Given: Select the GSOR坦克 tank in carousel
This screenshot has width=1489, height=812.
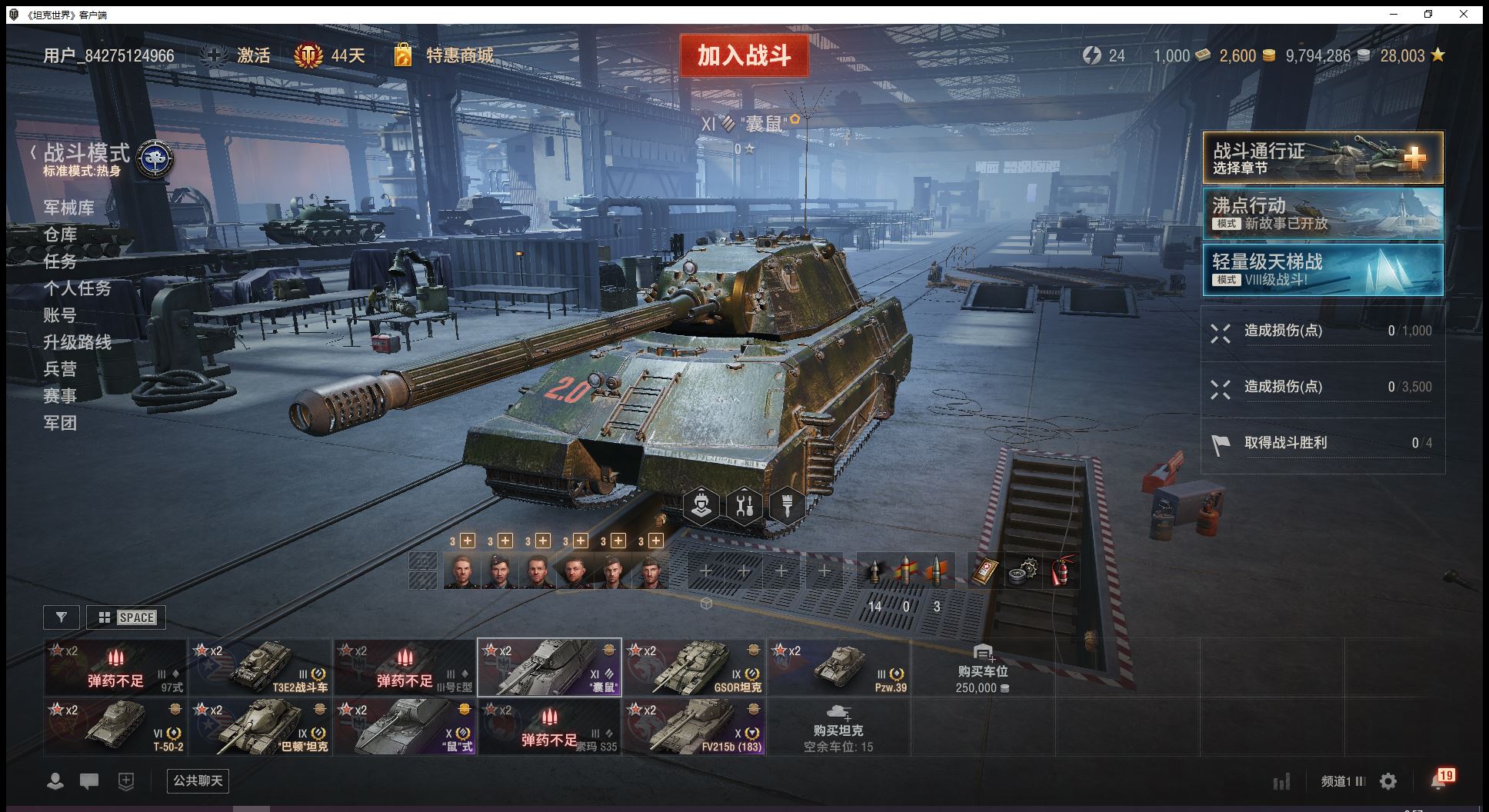Looking at the screenshot, I should click(694, 667).
